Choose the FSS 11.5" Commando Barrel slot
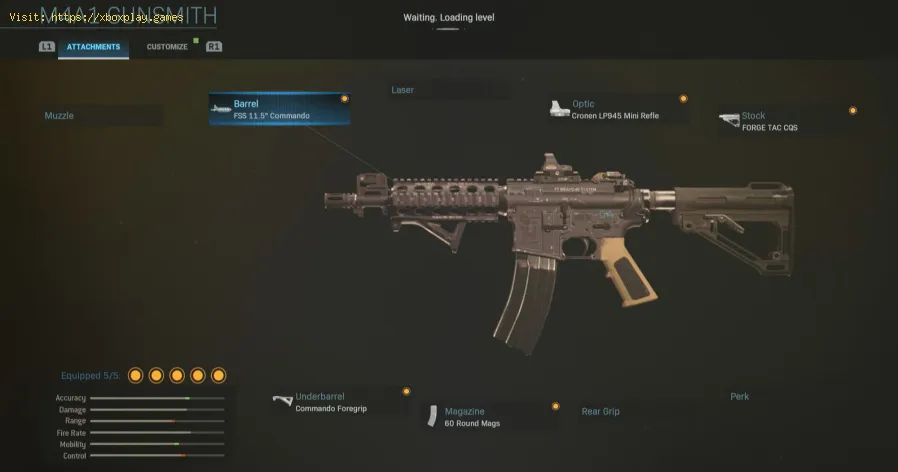Image resolution: width=898 pixels, height=472 pixels. coord(279,109)
